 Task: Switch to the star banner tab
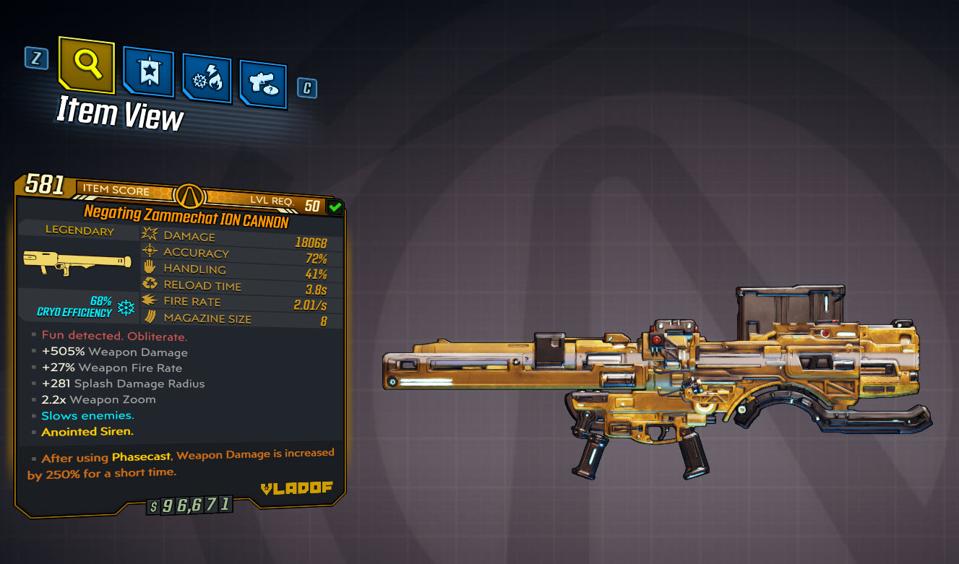149,73
